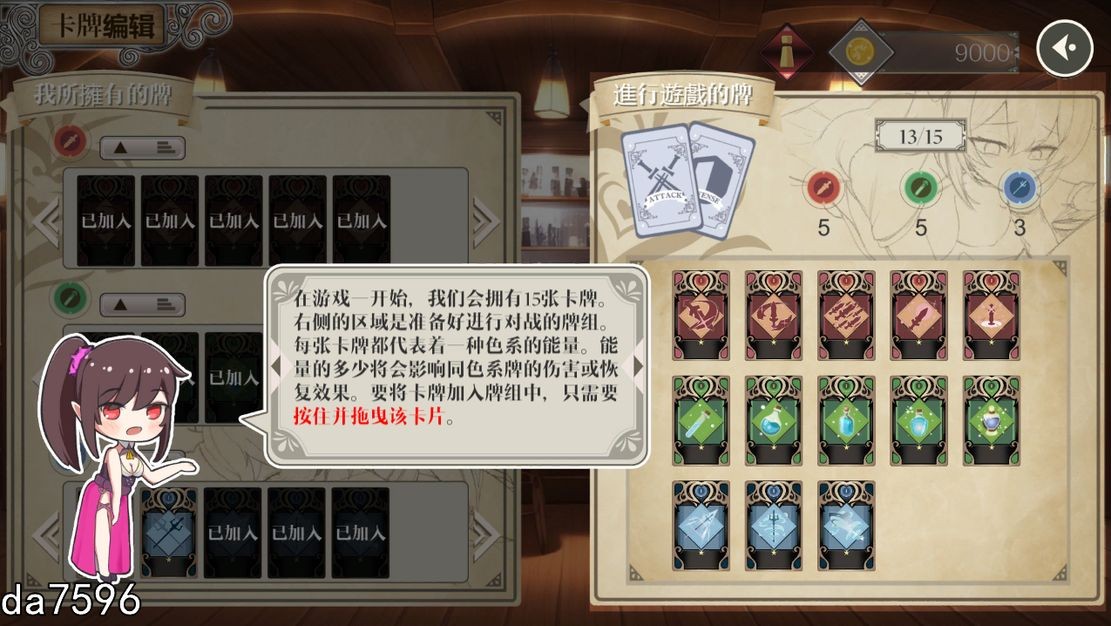The height and width of the screenshot is (626, 1111).
Task: Select the un-added blue card in owned cards
Action: point(169,532)
